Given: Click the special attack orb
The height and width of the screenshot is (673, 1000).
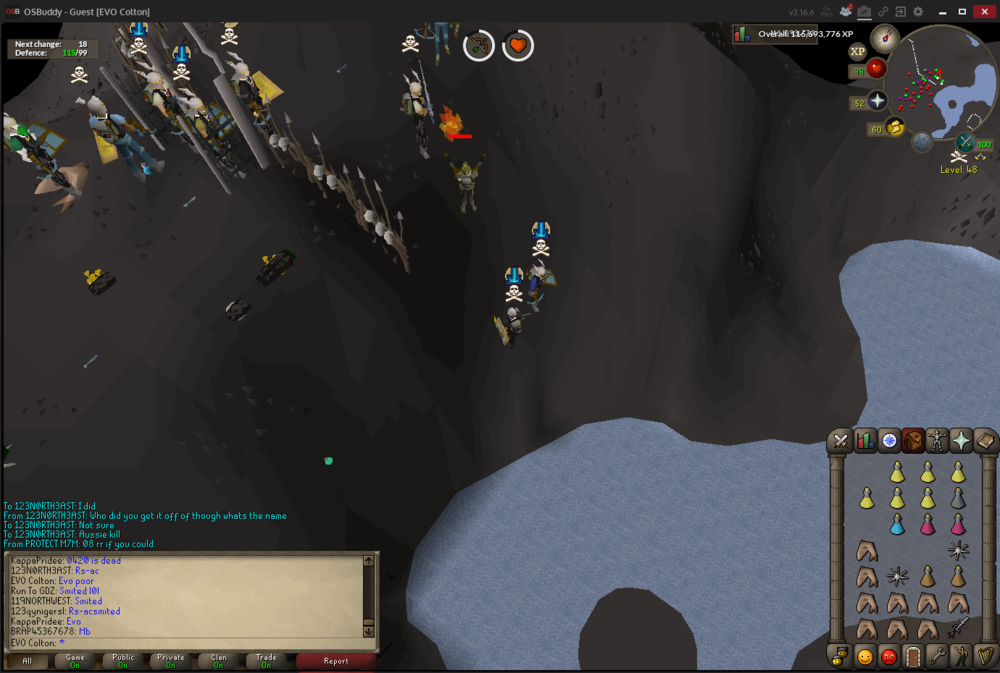Looking at the screenshot, I should (x=966, y=143).
